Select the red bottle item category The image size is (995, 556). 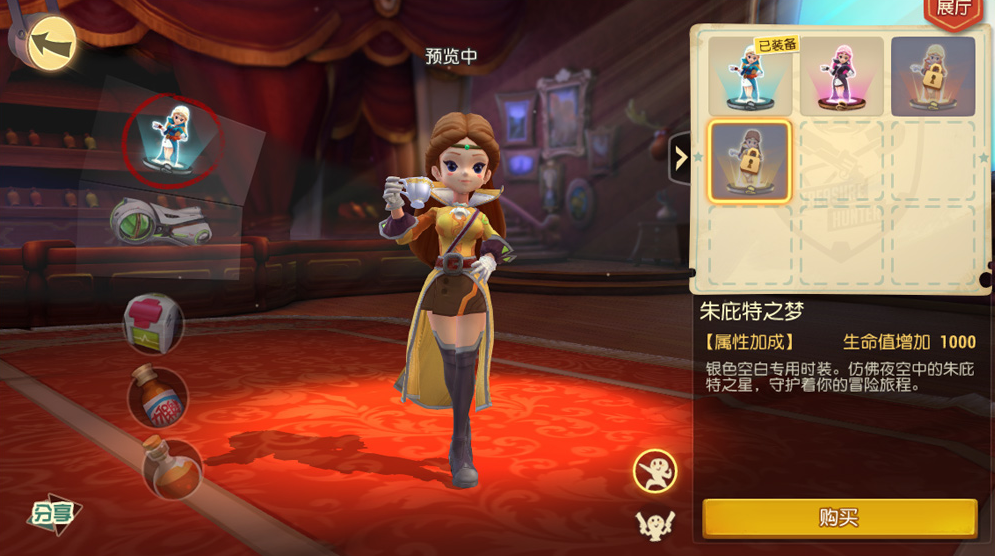(157, 396)
